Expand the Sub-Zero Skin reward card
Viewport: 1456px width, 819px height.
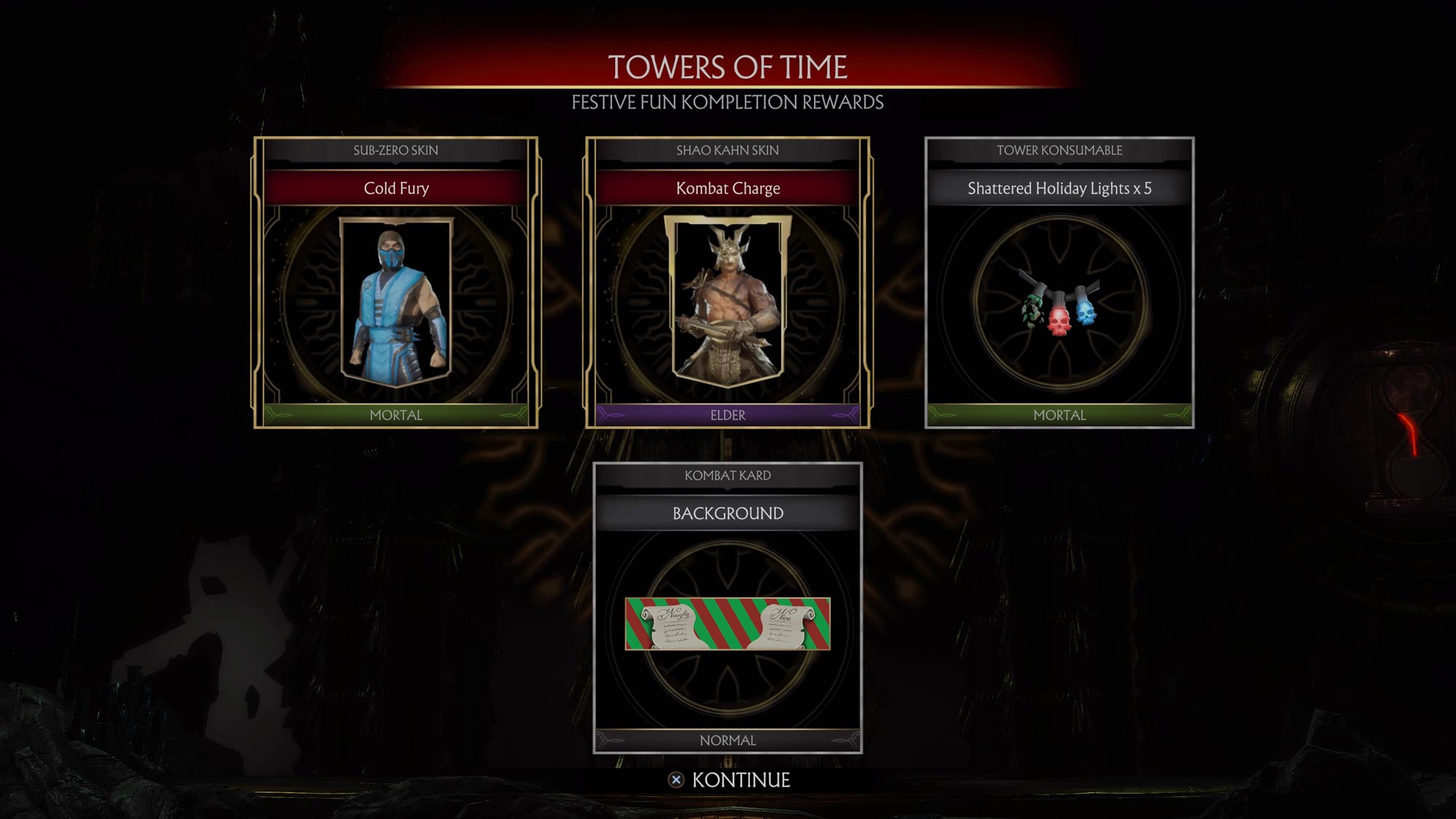pyautogui.click(x=397, y=284)
